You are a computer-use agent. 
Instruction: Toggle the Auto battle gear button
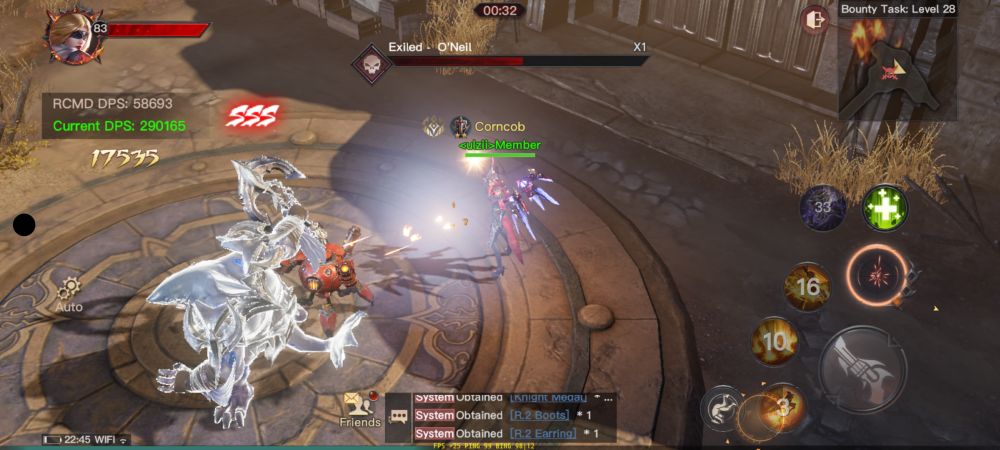click(x=69, y=293)
